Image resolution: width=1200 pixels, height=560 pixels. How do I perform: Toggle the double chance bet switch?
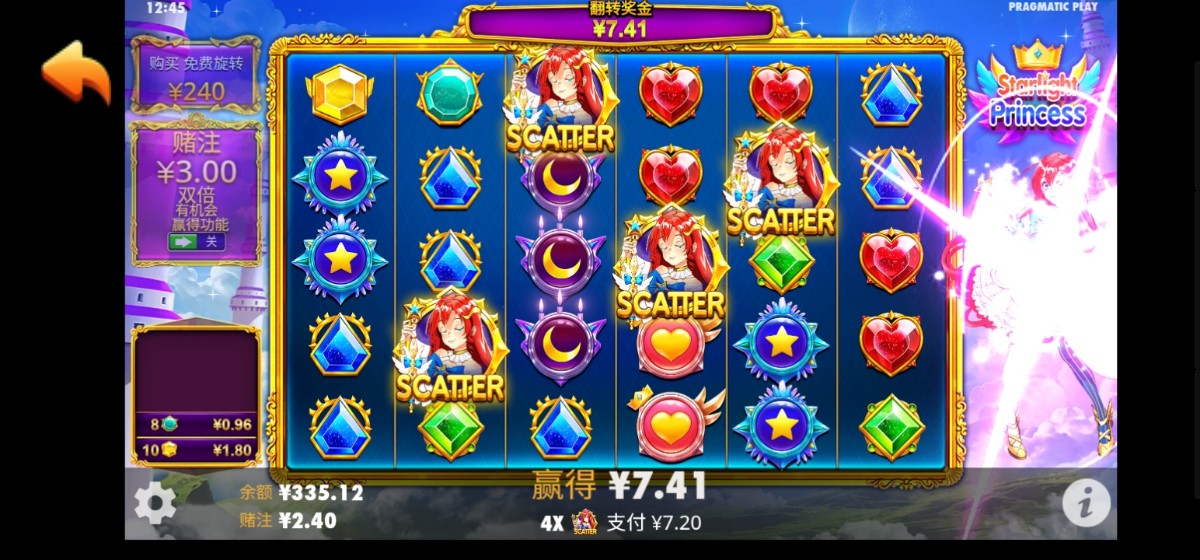tap(196, 241)
